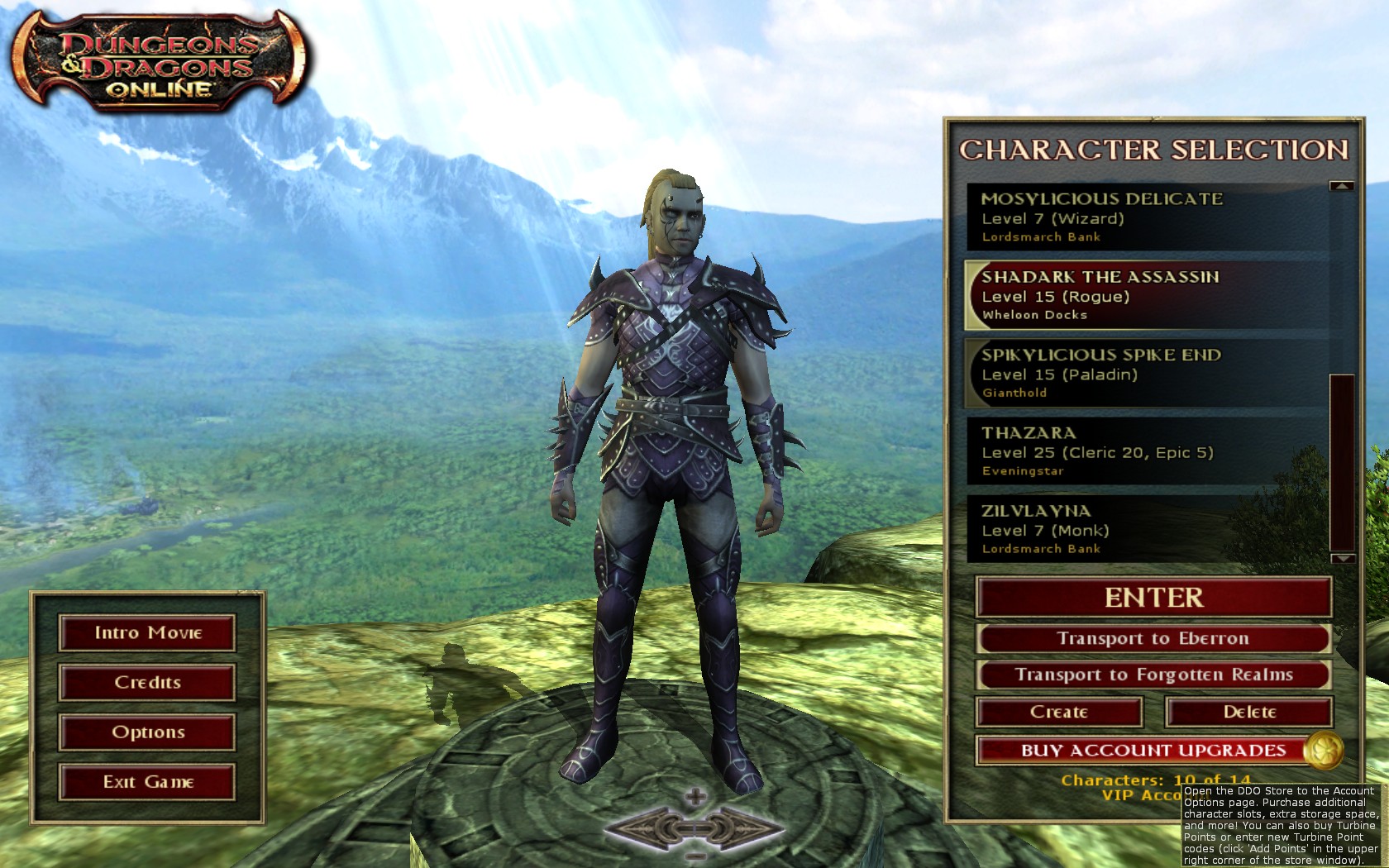Exit Game from the main menu
The width and height of the screenshot is (1389, 868).
pyautogui.click(x=147, y=782)
